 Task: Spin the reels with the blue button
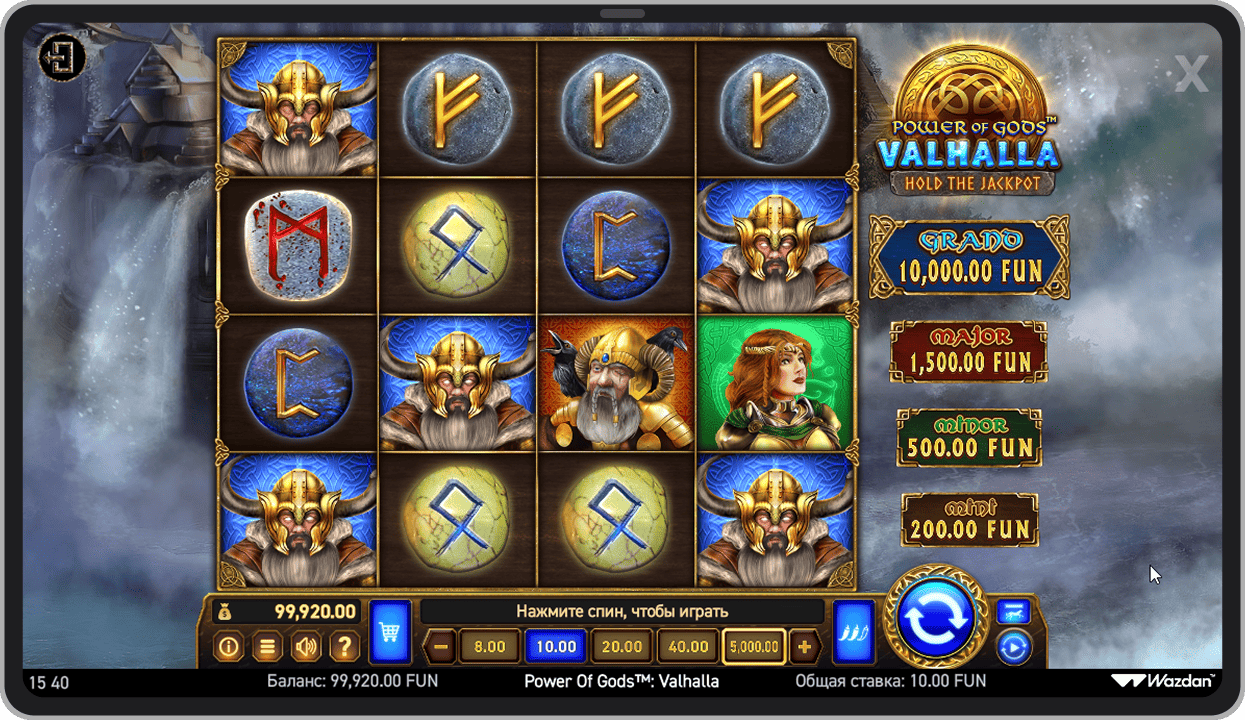coord(936,617)
